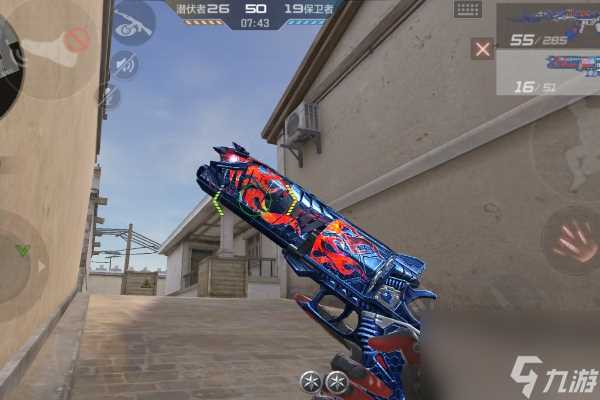This screenshot has width=600, height=400.
Task: Open the keyboard chat button
Action: (x=467, y=9)
